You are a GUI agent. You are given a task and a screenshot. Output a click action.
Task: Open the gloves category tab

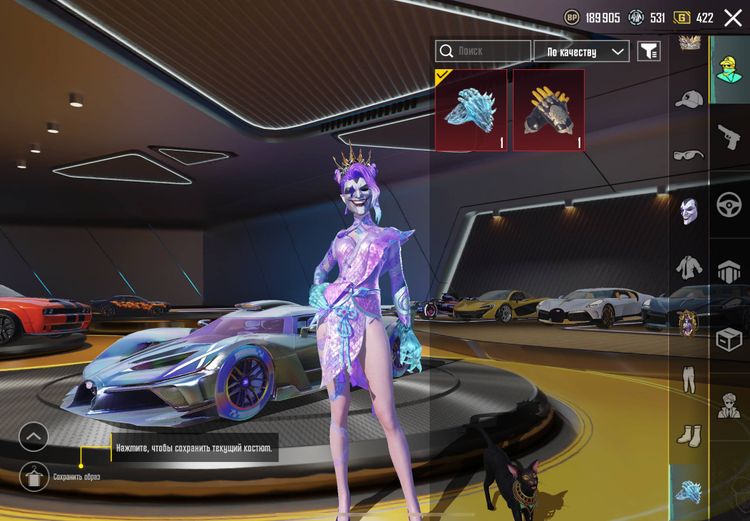(x=689, y=491)
